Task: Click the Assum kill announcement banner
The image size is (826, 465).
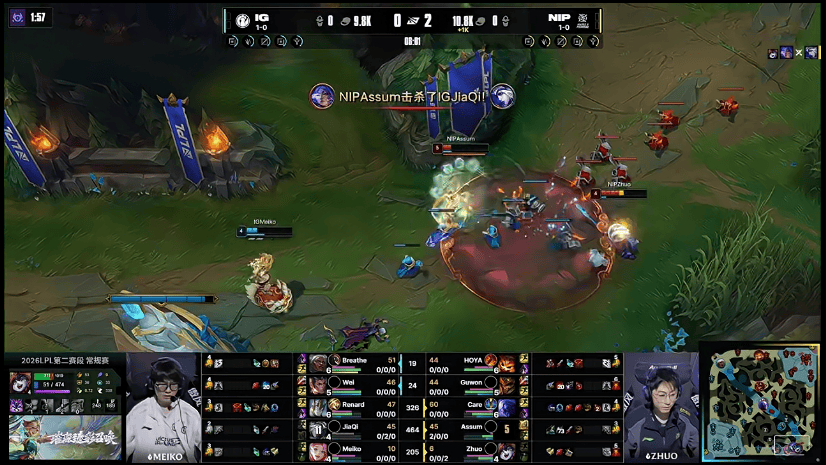Action: pos(412,96)
